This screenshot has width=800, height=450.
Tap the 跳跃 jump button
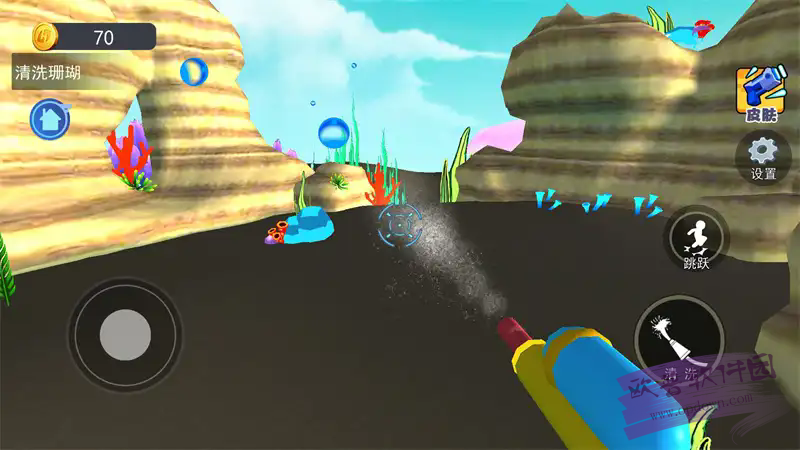pyautogui.click(x=696, y=242)
